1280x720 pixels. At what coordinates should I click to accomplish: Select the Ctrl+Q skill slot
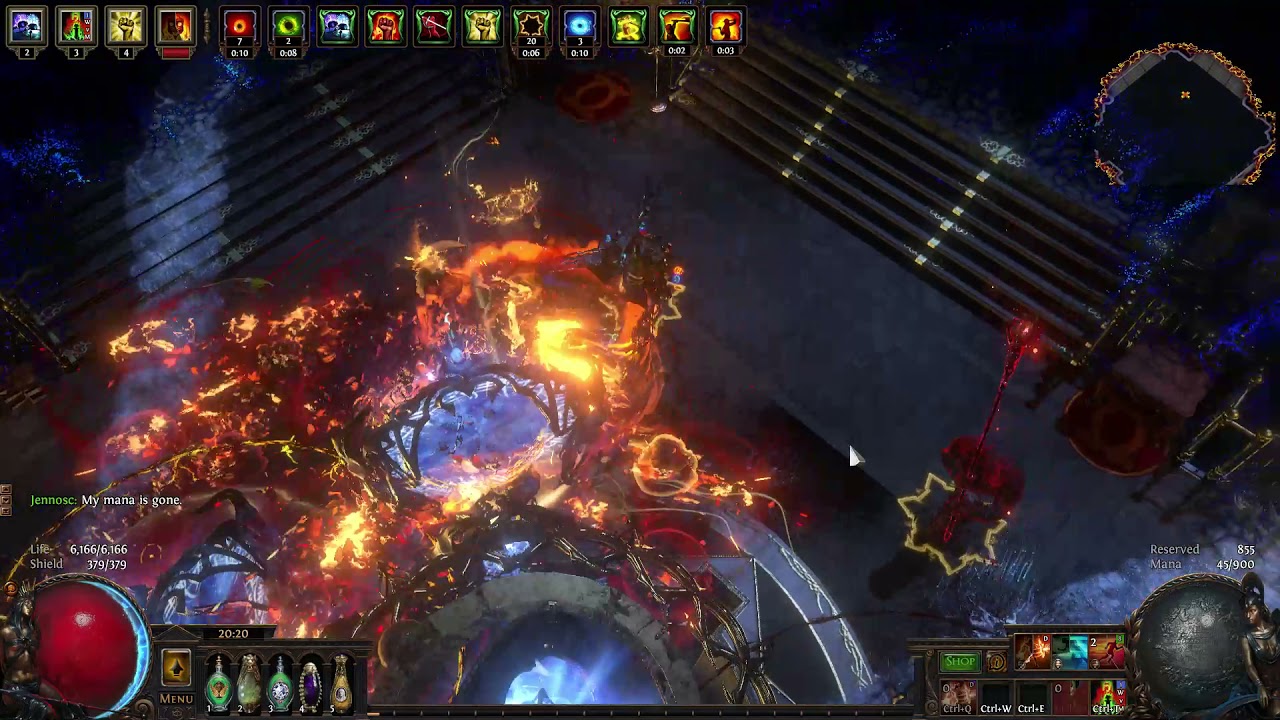[958, 696]
